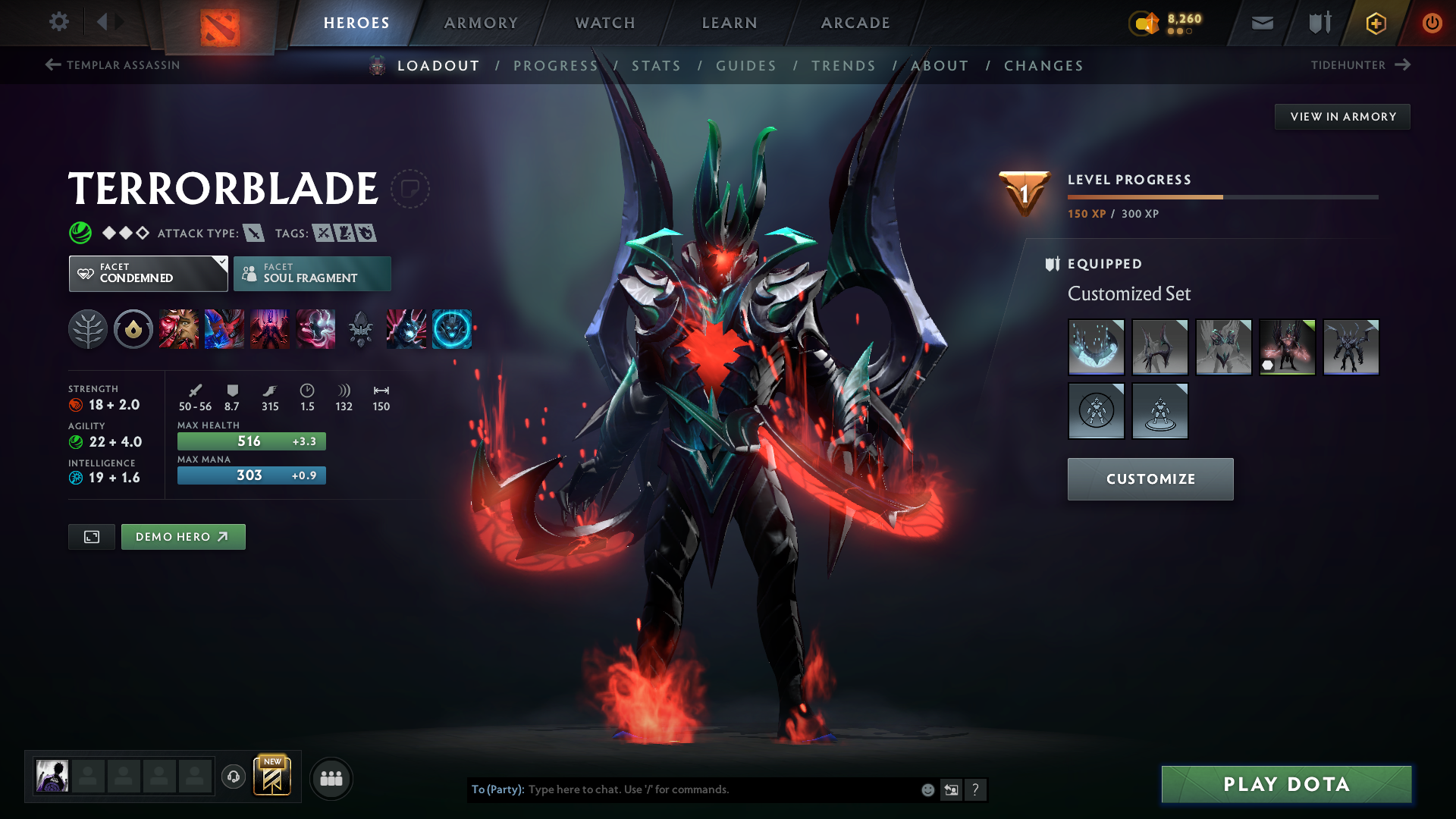The height and width of the screenshot is (819, 1456).
Task: Click the Metamorphosis ability icon
Action: 270,329
